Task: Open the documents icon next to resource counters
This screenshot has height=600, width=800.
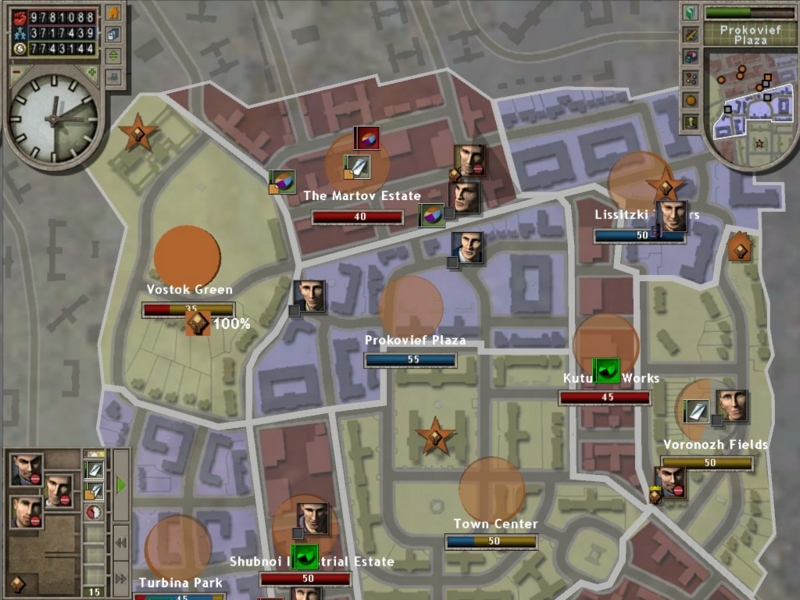Action: [112, 35]
